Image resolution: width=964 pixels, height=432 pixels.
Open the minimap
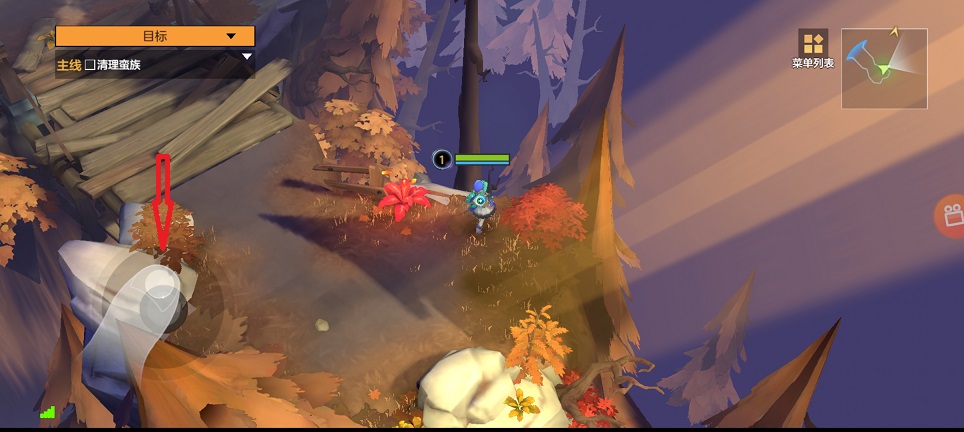click(884, 68)
